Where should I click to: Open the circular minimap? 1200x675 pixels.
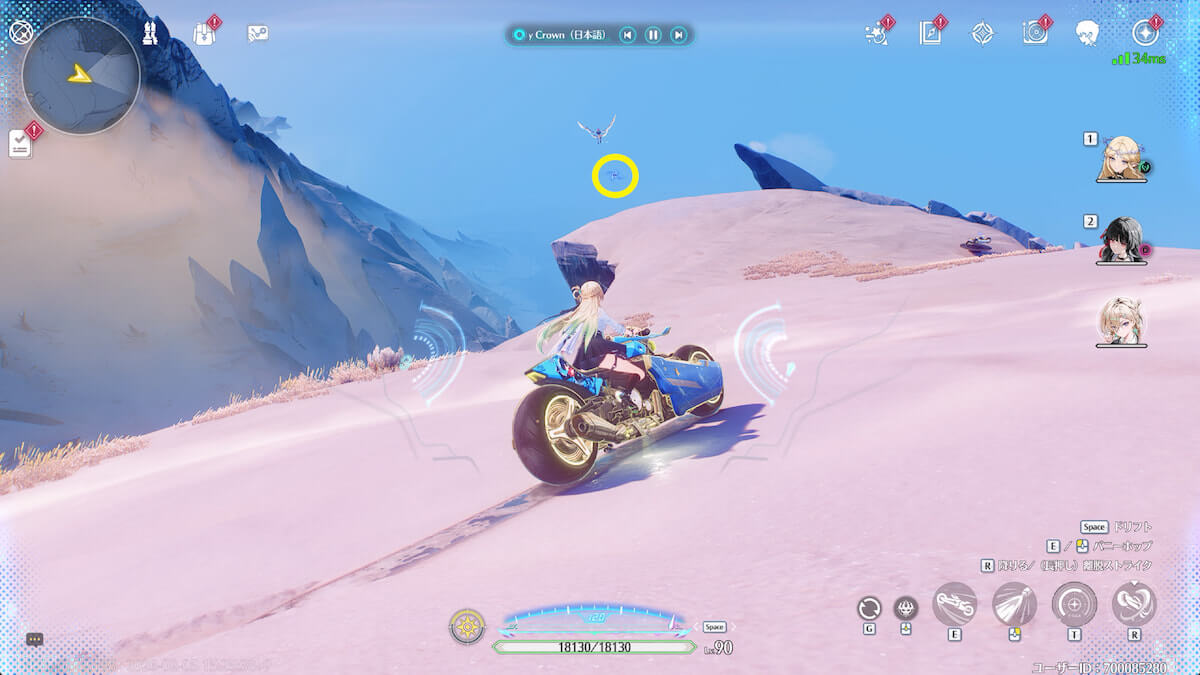click(81, 75)
